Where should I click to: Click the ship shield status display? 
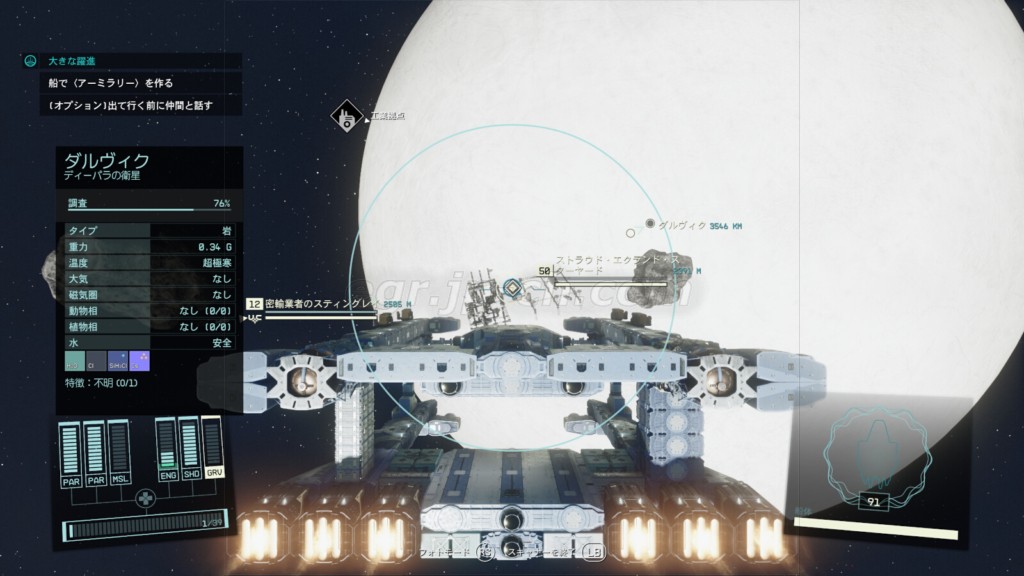coord(875,460)
